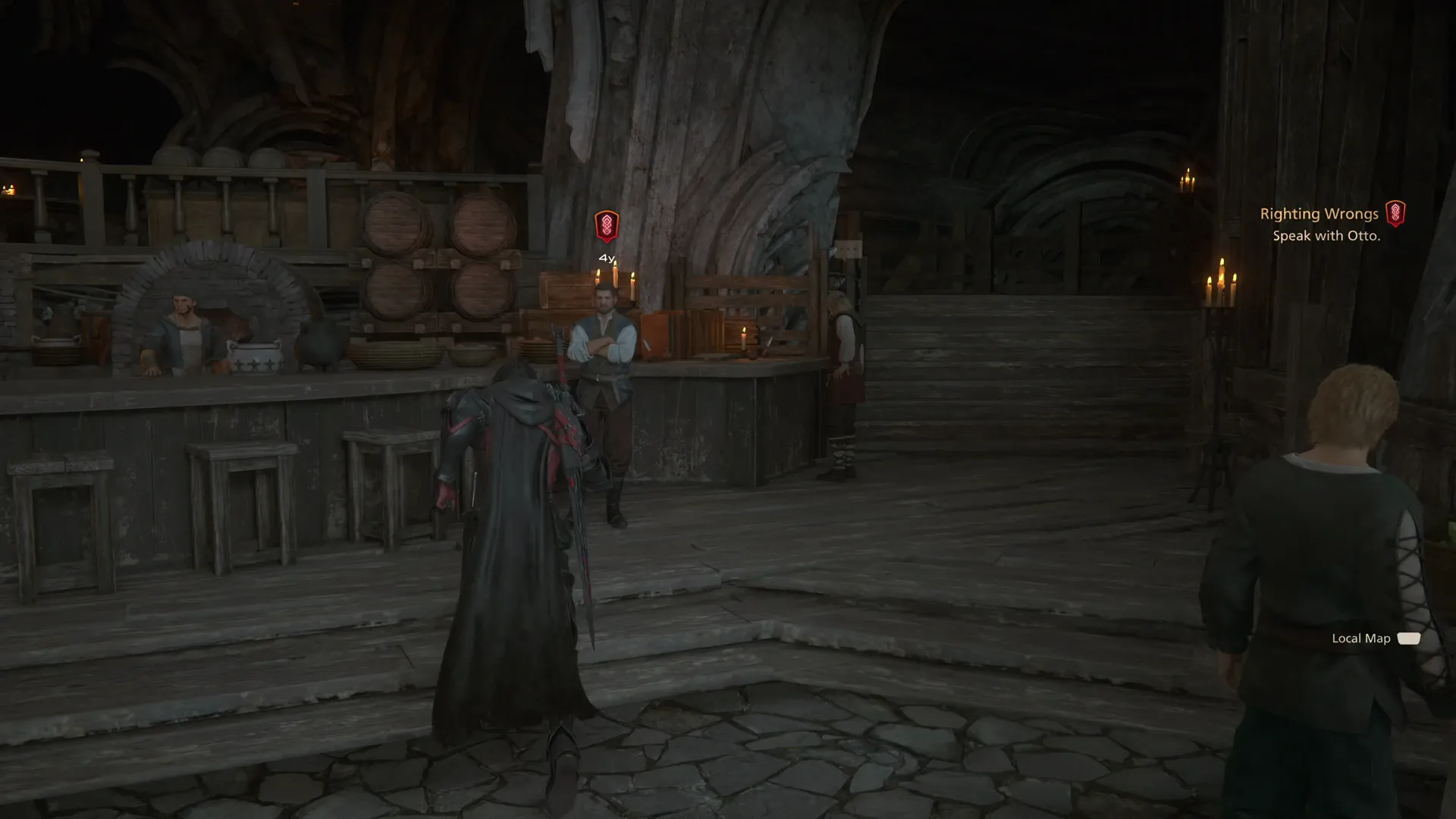The width and height of the screenshot is (1456, 819).
Task: Select the Righting Wrongs quest title
Action: tap(1319, 213)
